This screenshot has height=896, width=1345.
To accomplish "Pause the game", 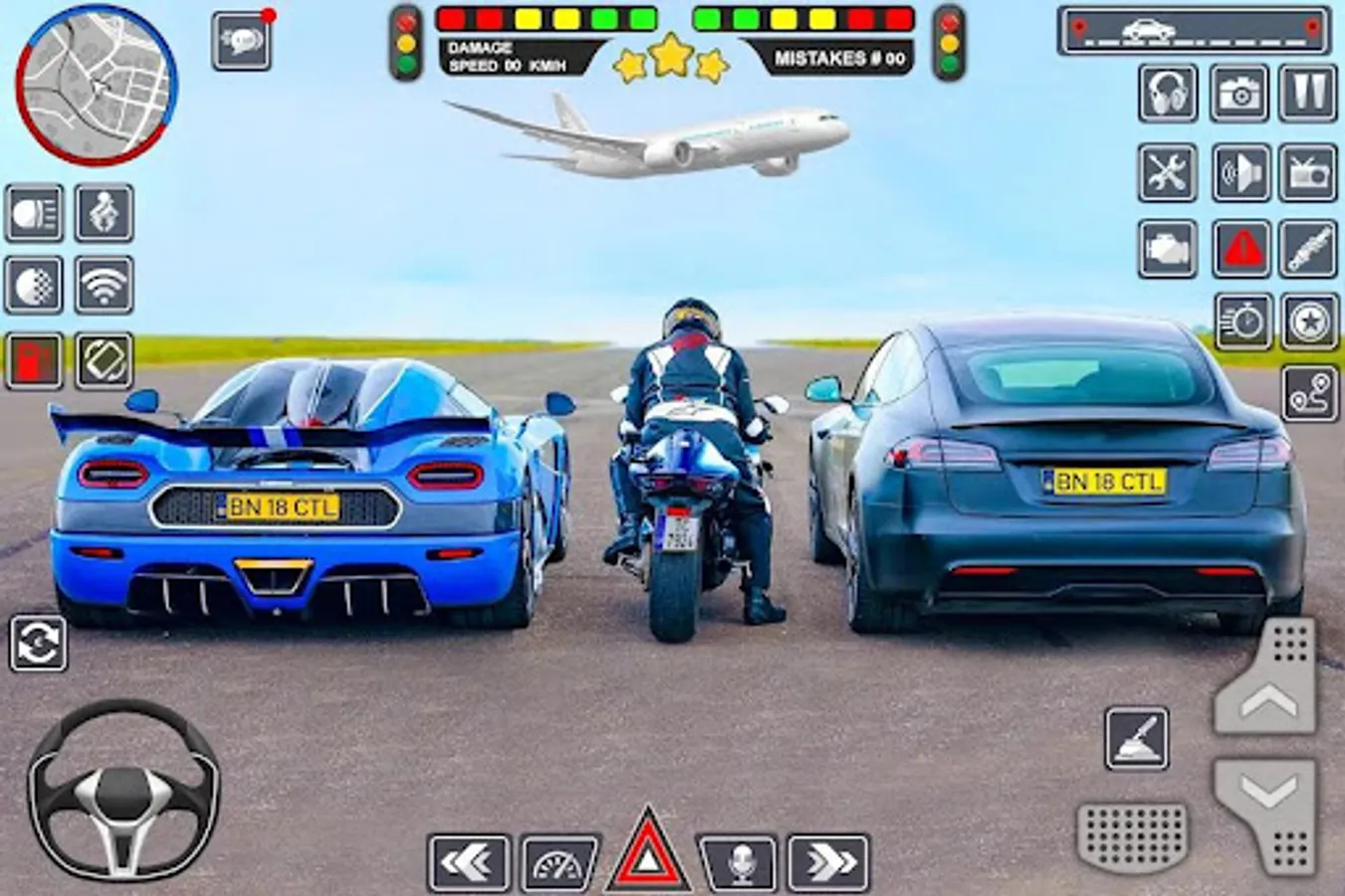I will pyautogui.click(x=1307, y=94).
